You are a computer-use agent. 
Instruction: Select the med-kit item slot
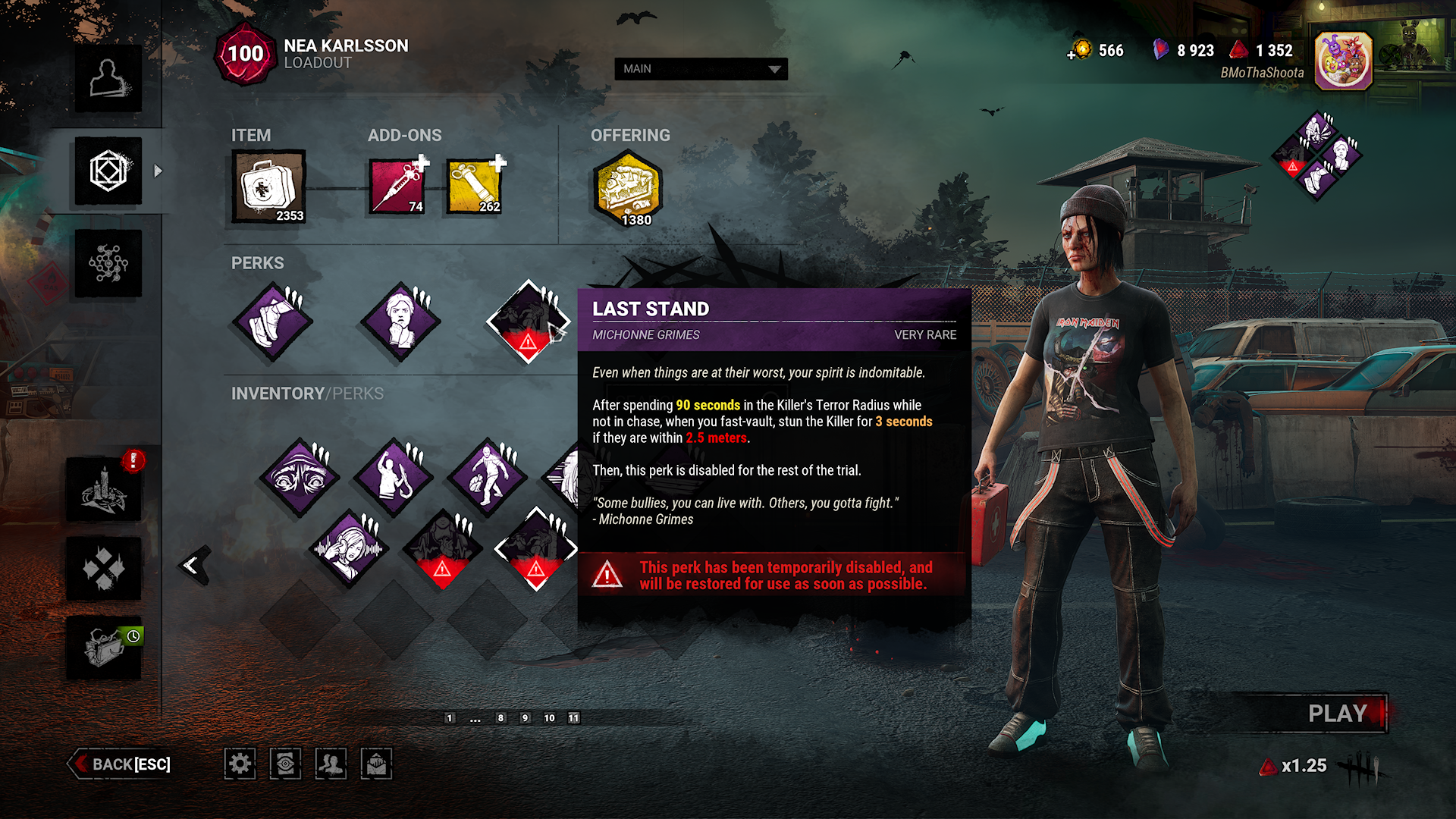click(268, 187)
